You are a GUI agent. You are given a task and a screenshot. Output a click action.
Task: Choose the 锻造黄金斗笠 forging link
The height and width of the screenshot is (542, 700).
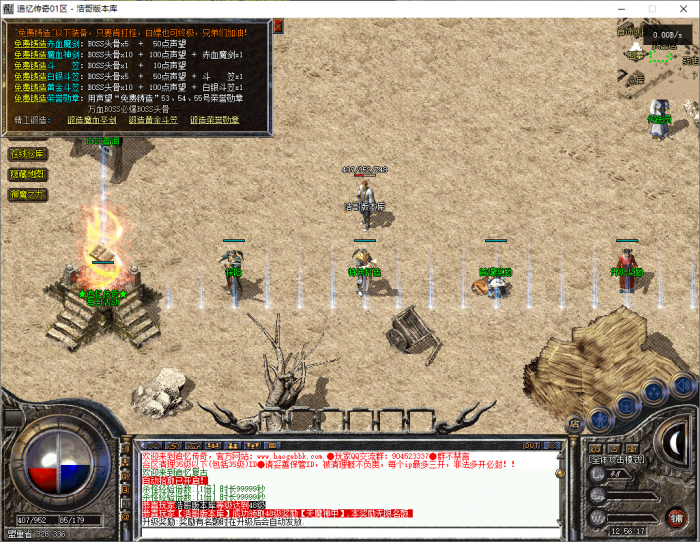155,119
